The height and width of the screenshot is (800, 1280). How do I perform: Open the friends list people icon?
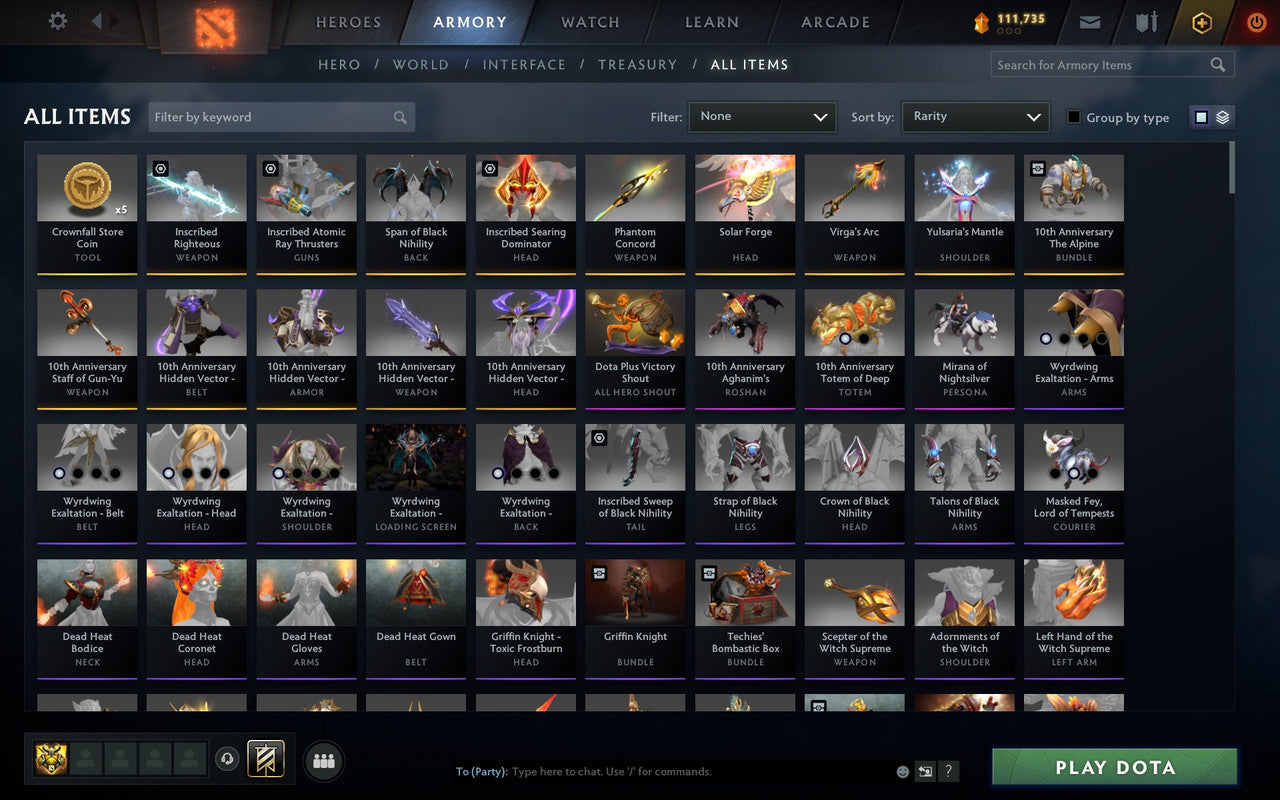[323, 760]
